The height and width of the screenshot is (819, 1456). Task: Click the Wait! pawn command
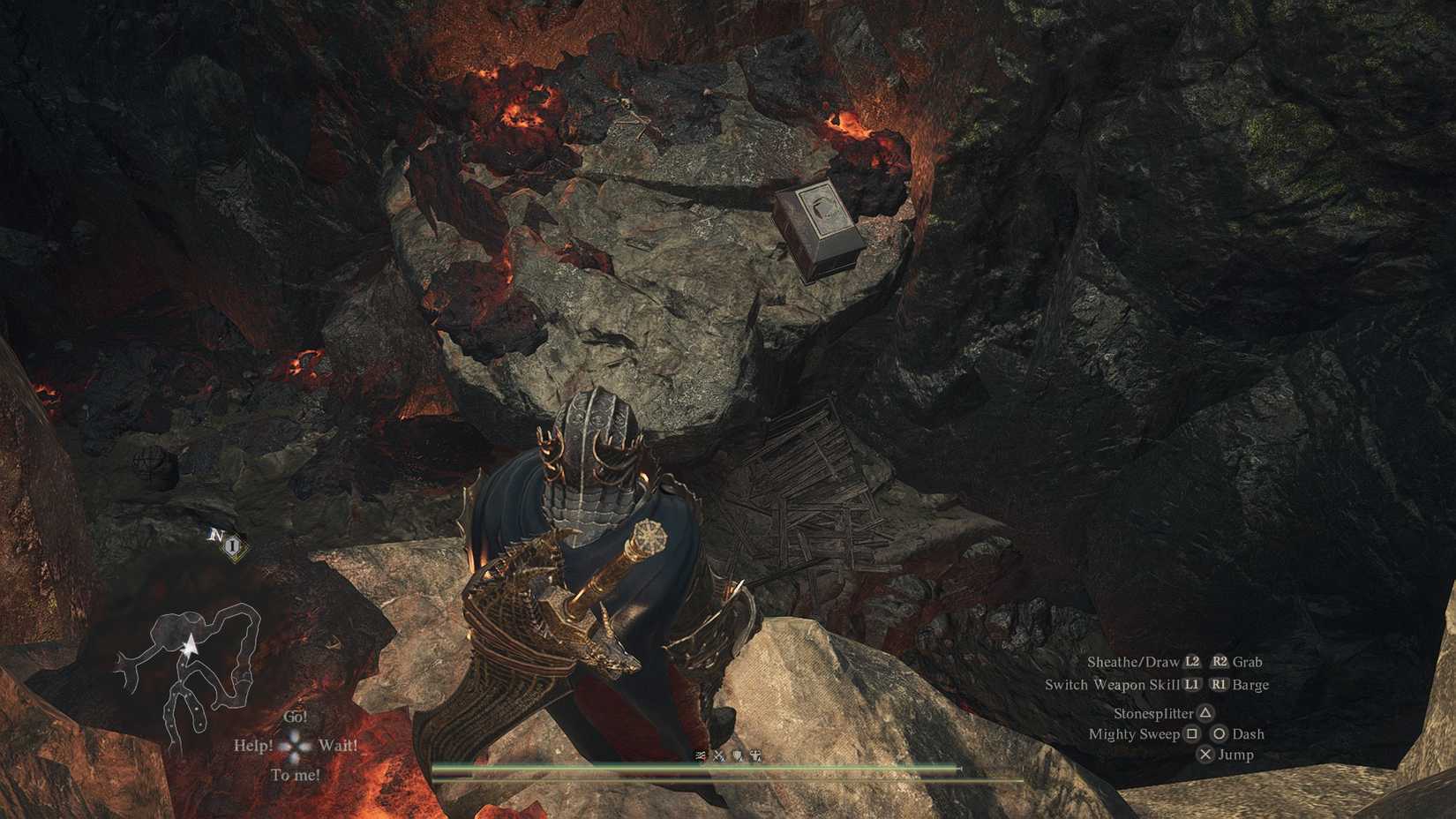[339, 745]
